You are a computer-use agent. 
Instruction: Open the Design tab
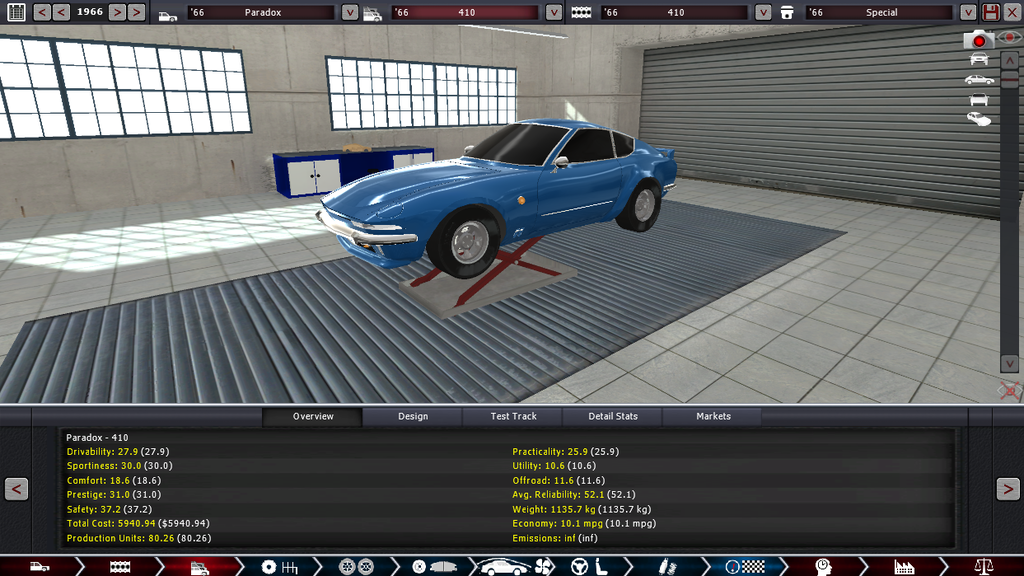point(412,416)
